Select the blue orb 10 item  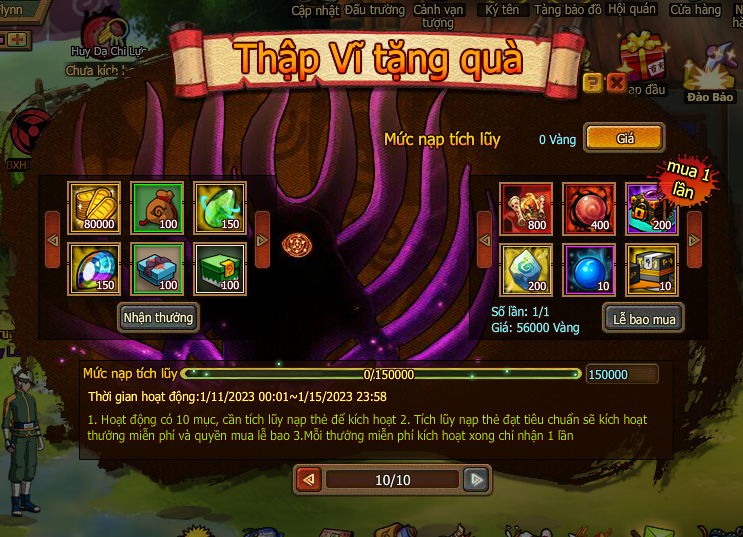pyautogui.click(x=589, y=269)
